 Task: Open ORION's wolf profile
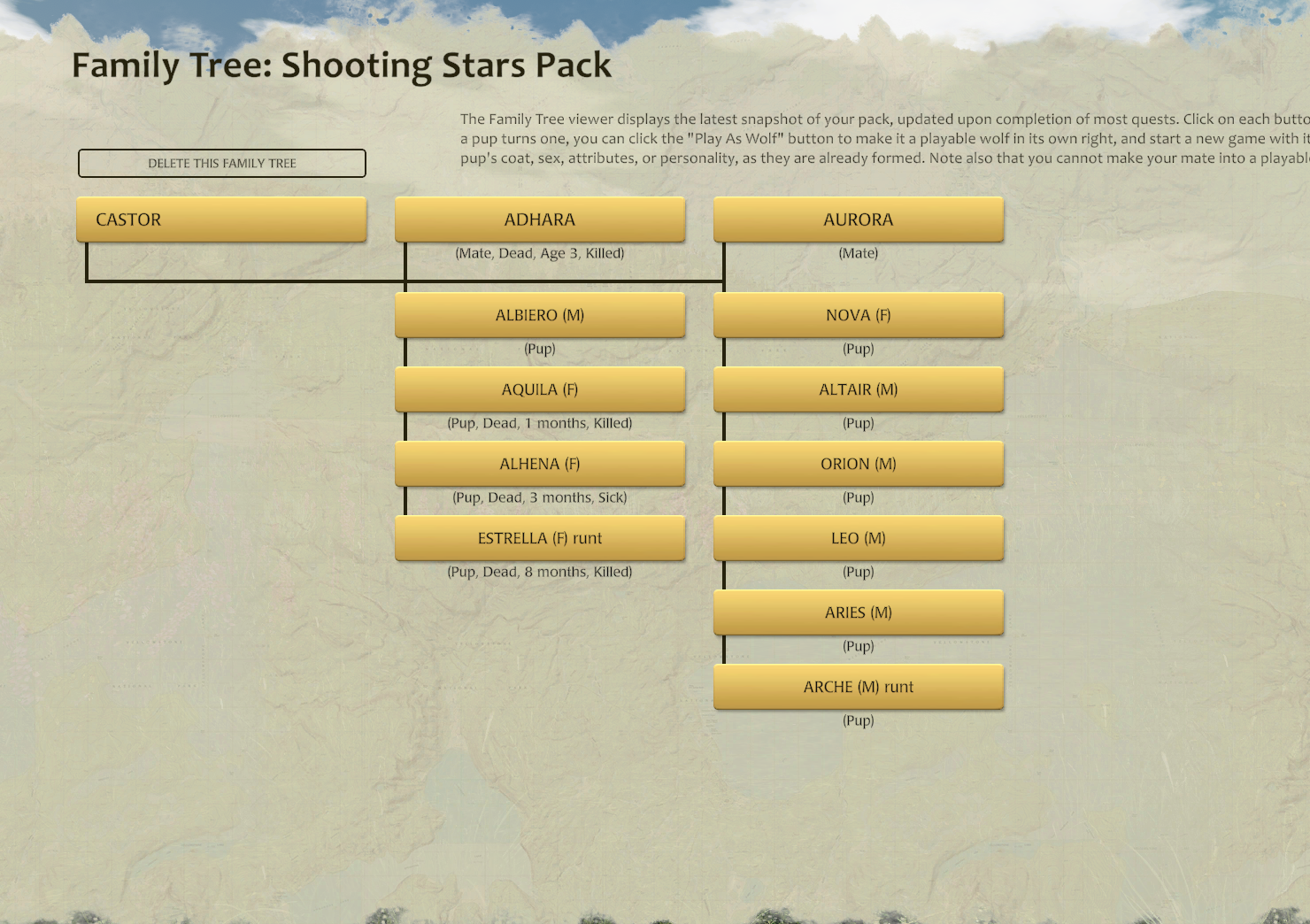pos(859,464)
